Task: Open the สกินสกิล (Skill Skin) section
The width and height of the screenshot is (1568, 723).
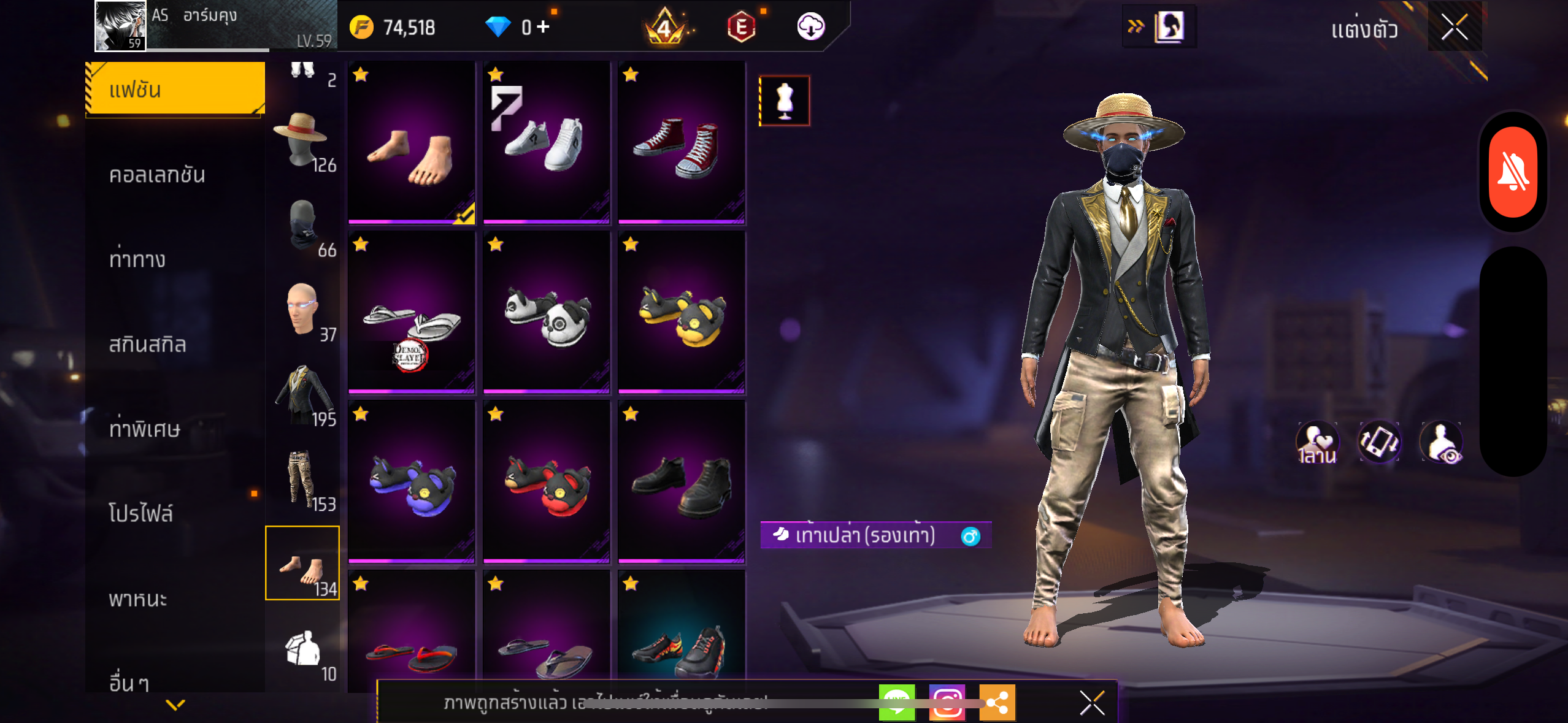Action: pyautogui.click(x=147, y=345)
